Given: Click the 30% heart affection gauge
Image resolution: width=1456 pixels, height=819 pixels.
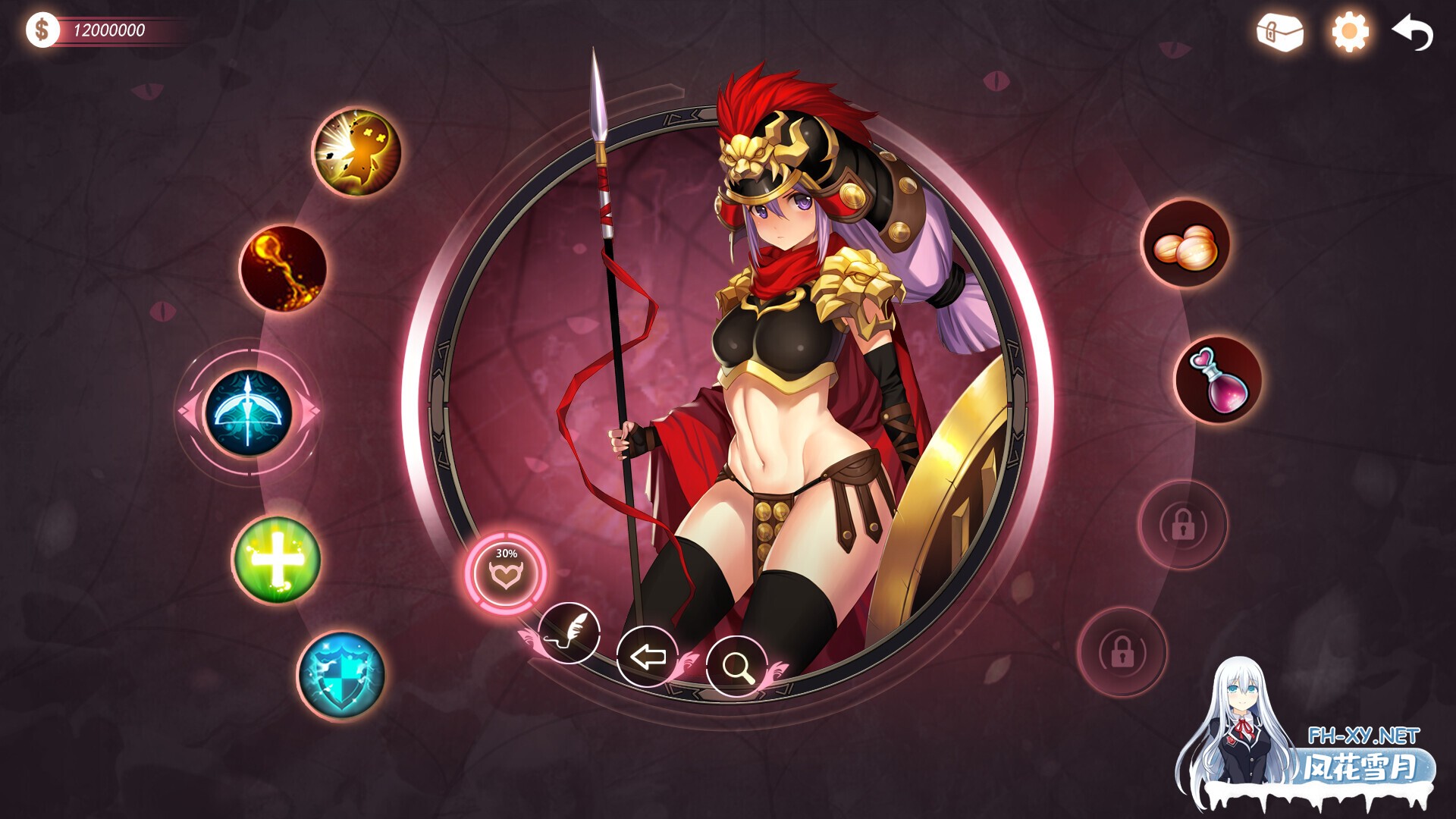Looking at the screenshot, I should [x=506, y=573].
